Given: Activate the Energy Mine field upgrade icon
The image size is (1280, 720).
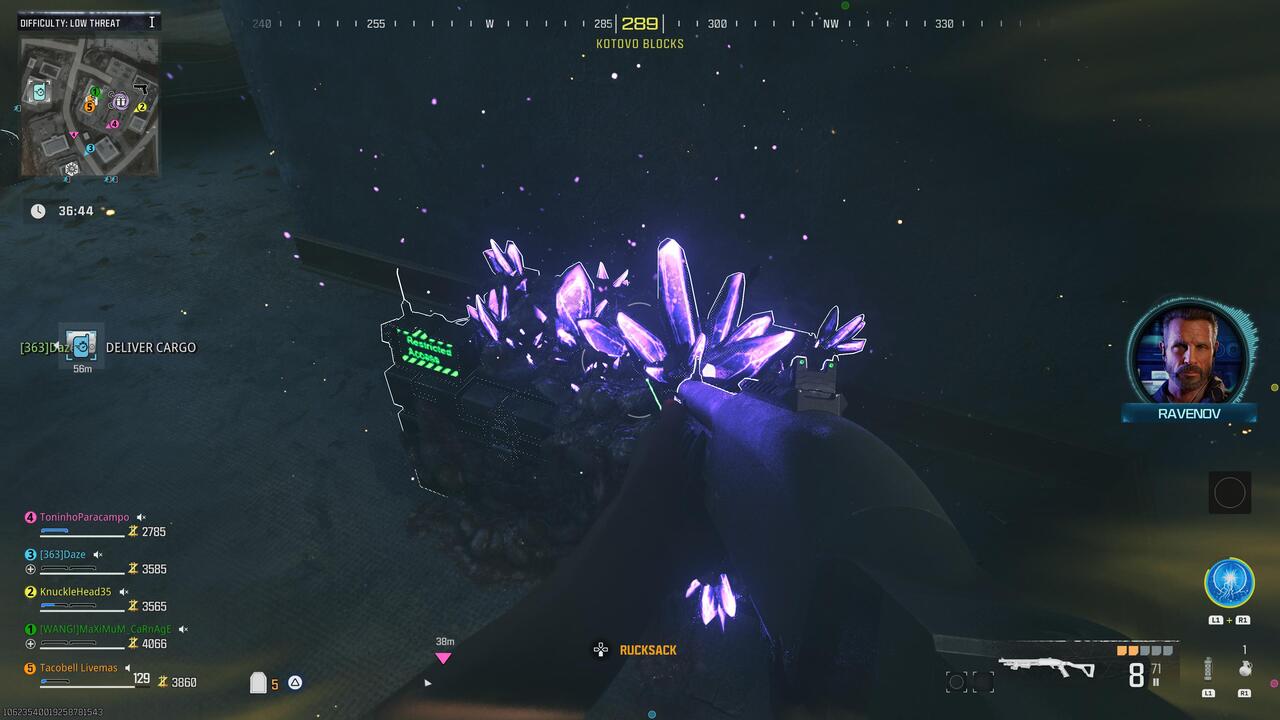Looking at the screenshot, I should [x=1227, y=582].
